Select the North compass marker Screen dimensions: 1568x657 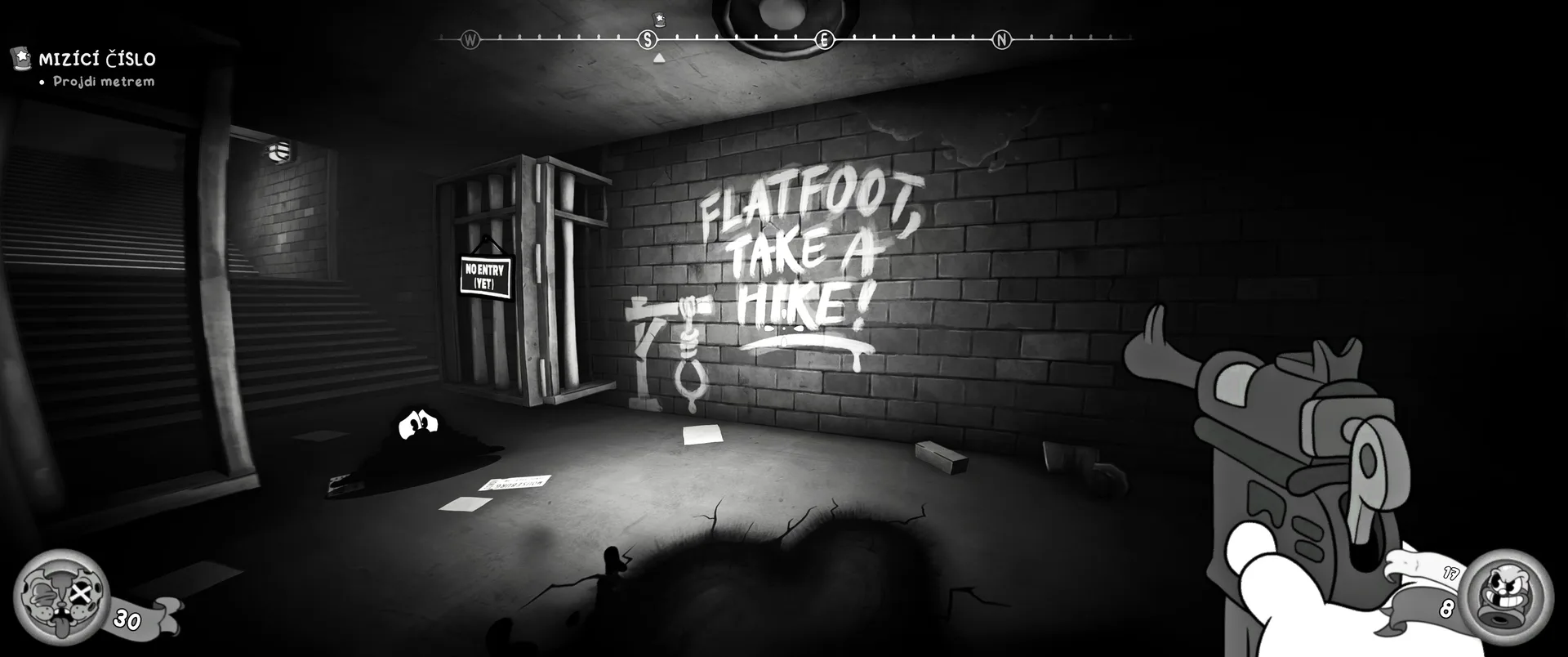coord(1001,39)
